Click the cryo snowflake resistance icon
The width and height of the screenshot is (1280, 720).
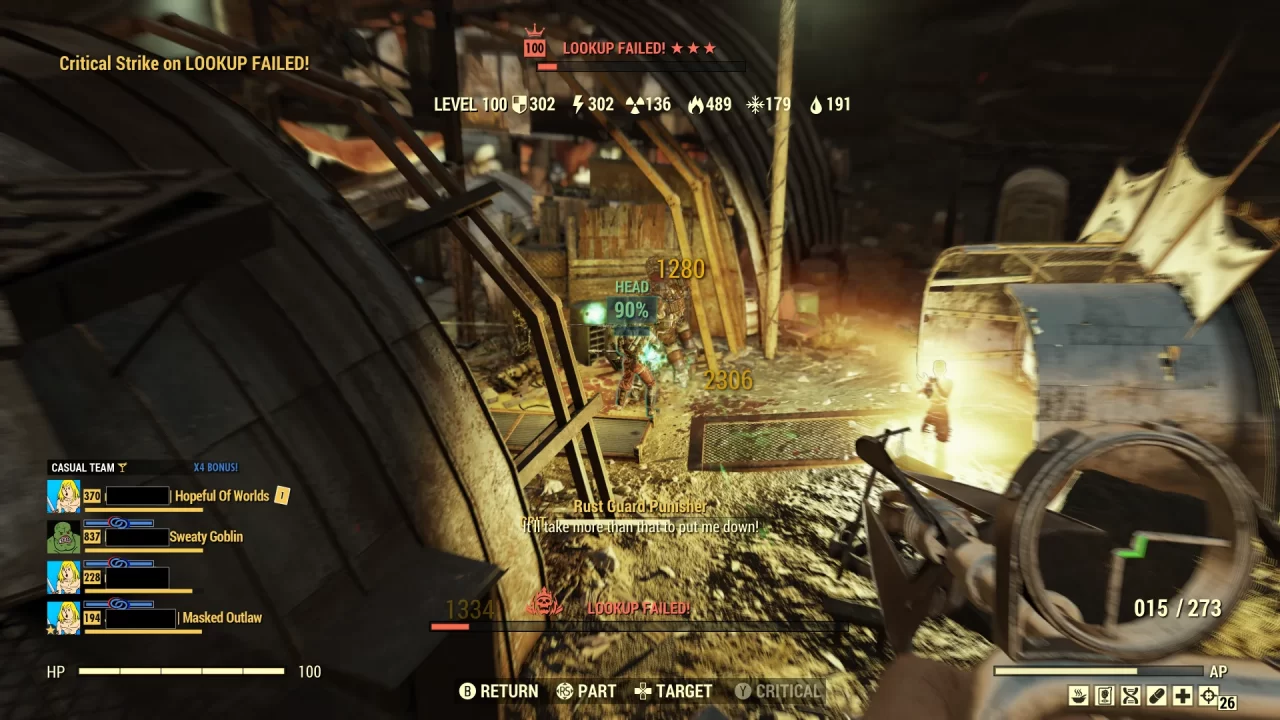(753, 103)
